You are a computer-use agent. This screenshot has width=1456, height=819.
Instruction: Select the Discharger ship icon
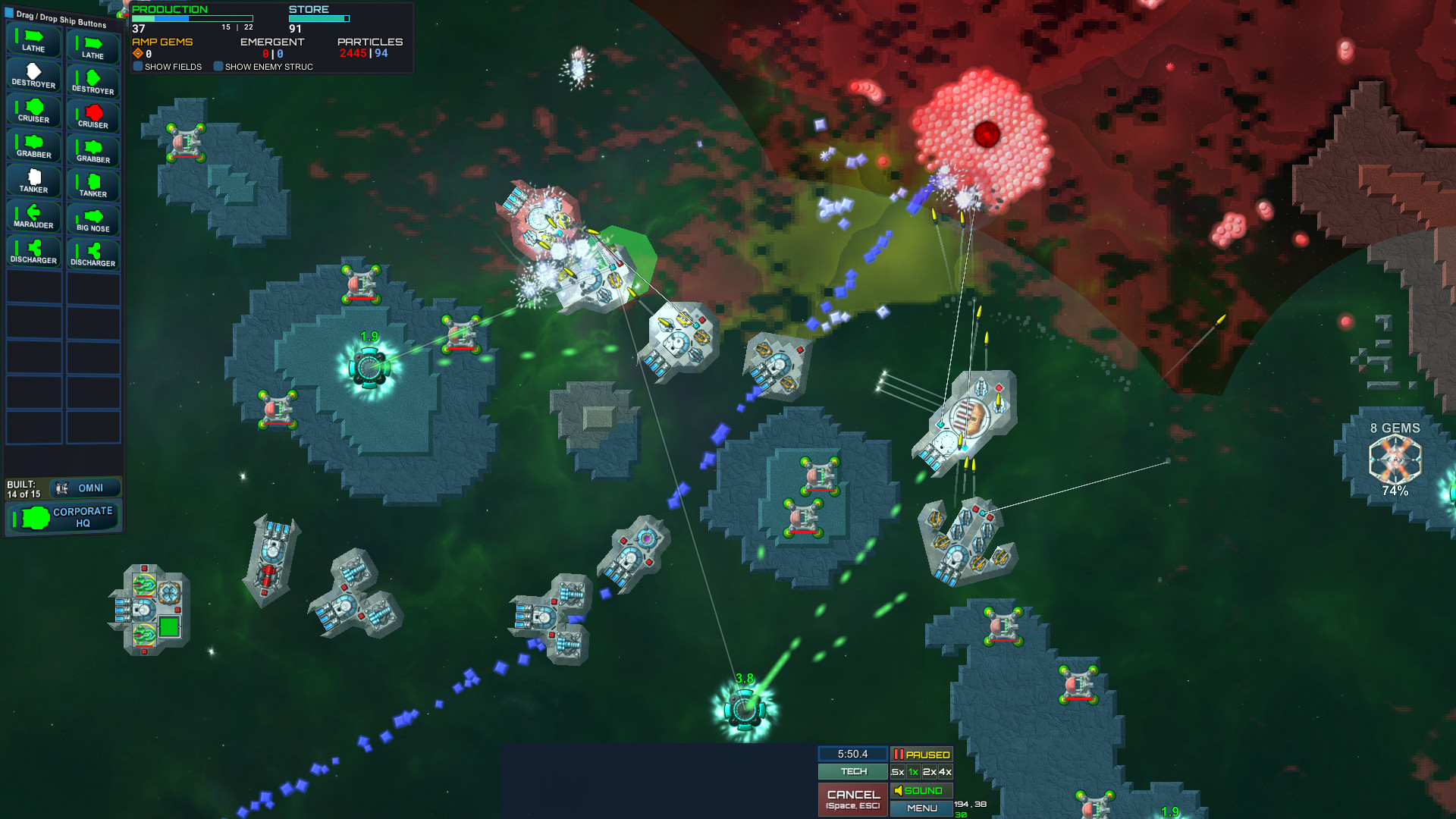(33, 248)
